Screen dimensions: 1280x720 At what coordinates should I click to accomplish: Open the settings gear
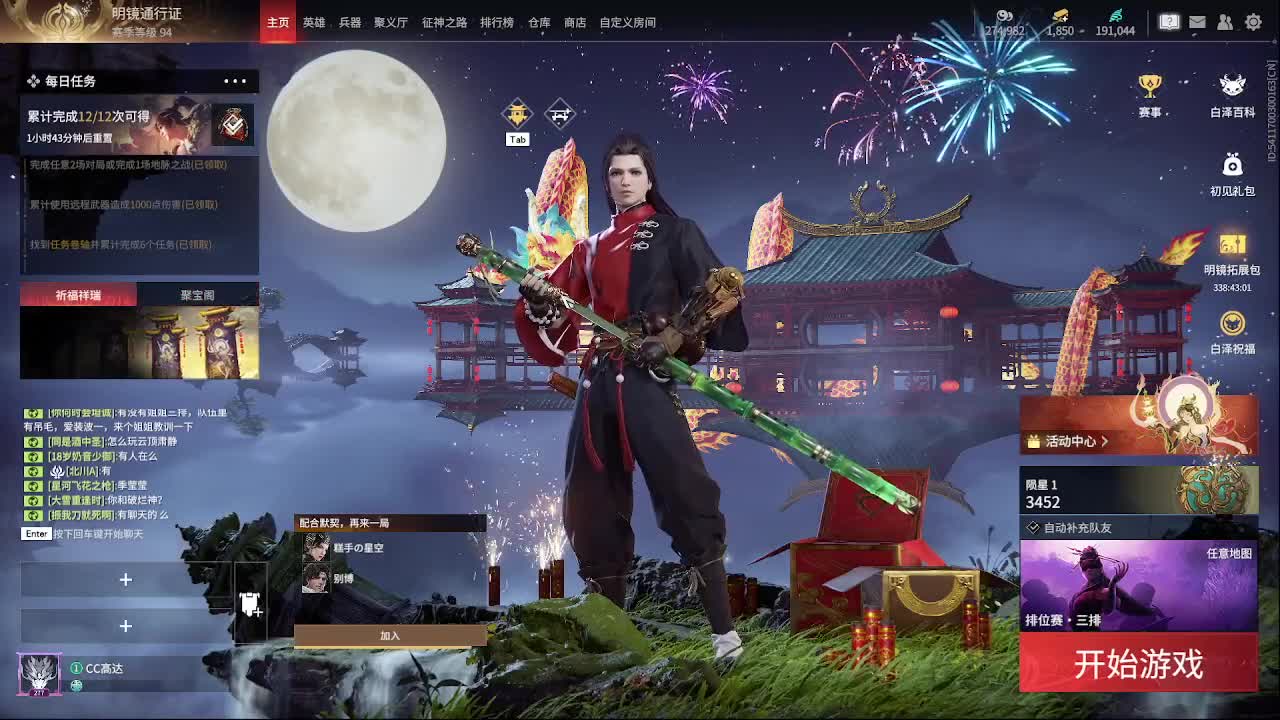(1253, 21)
